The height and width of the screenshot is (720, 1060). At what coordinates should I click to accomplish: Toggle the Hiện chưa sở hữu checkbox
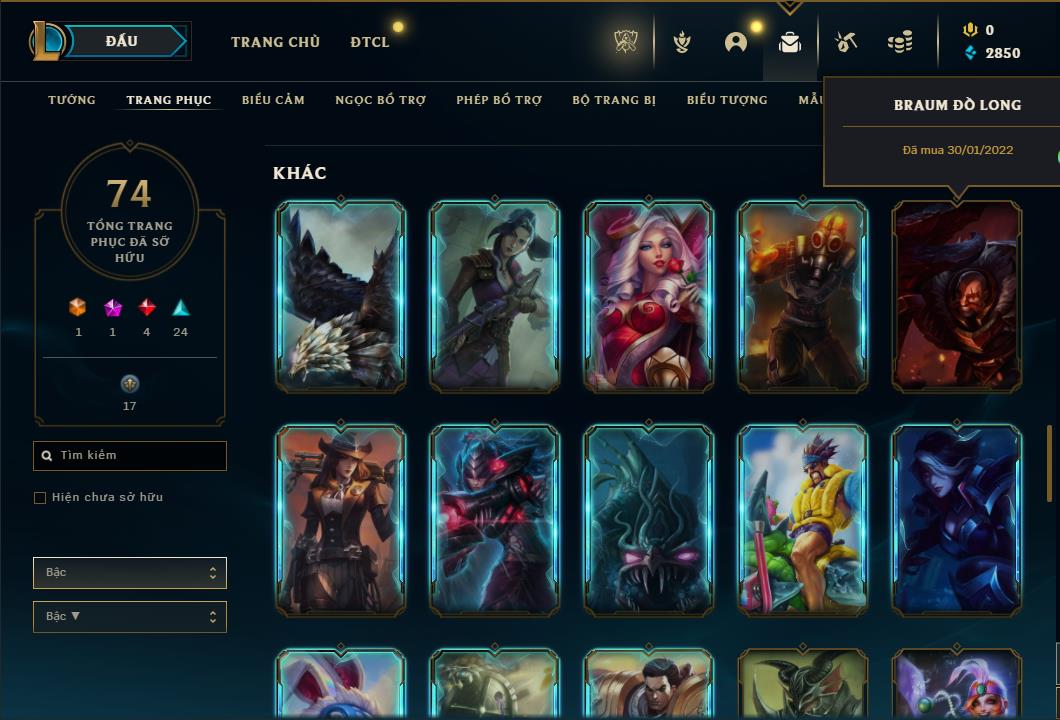(40, 497)
